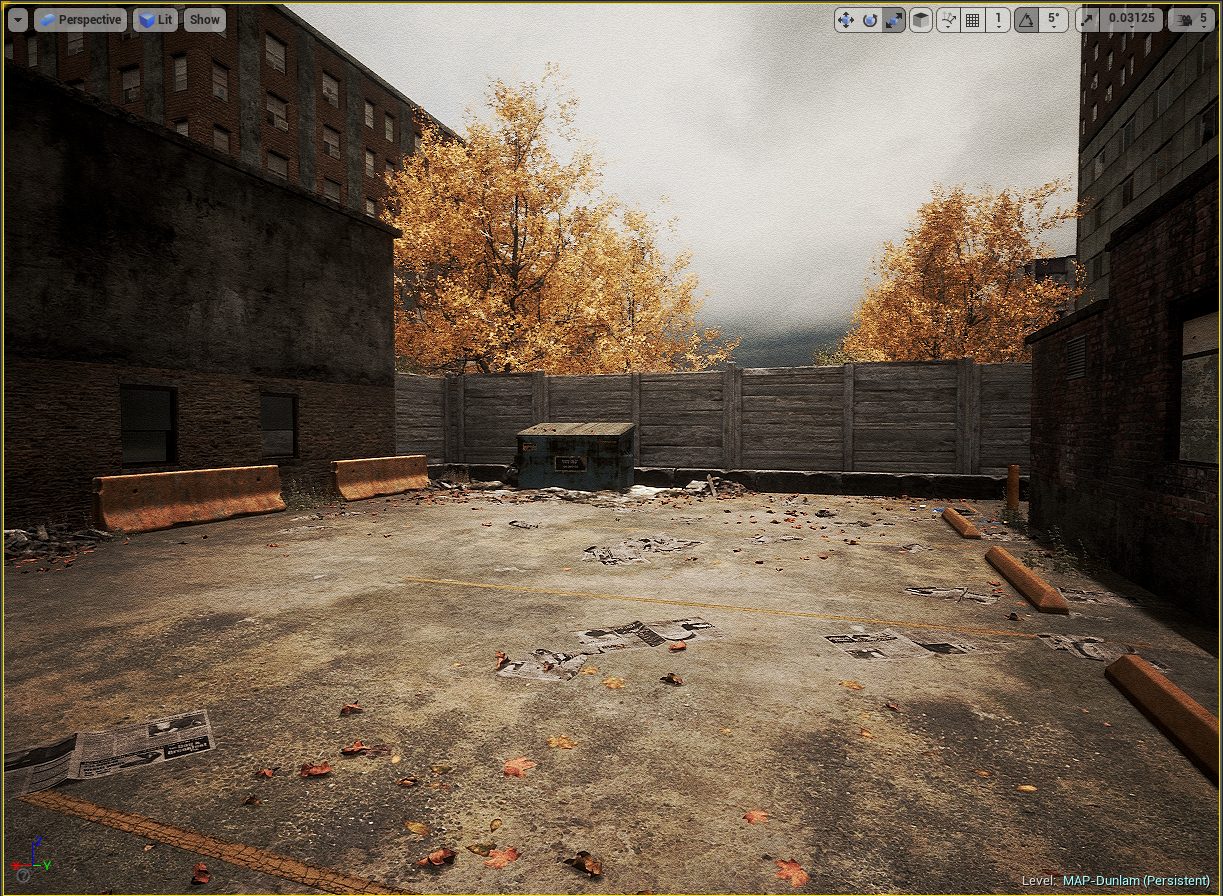Open the grid snap size dropdown

click(997, 19)
